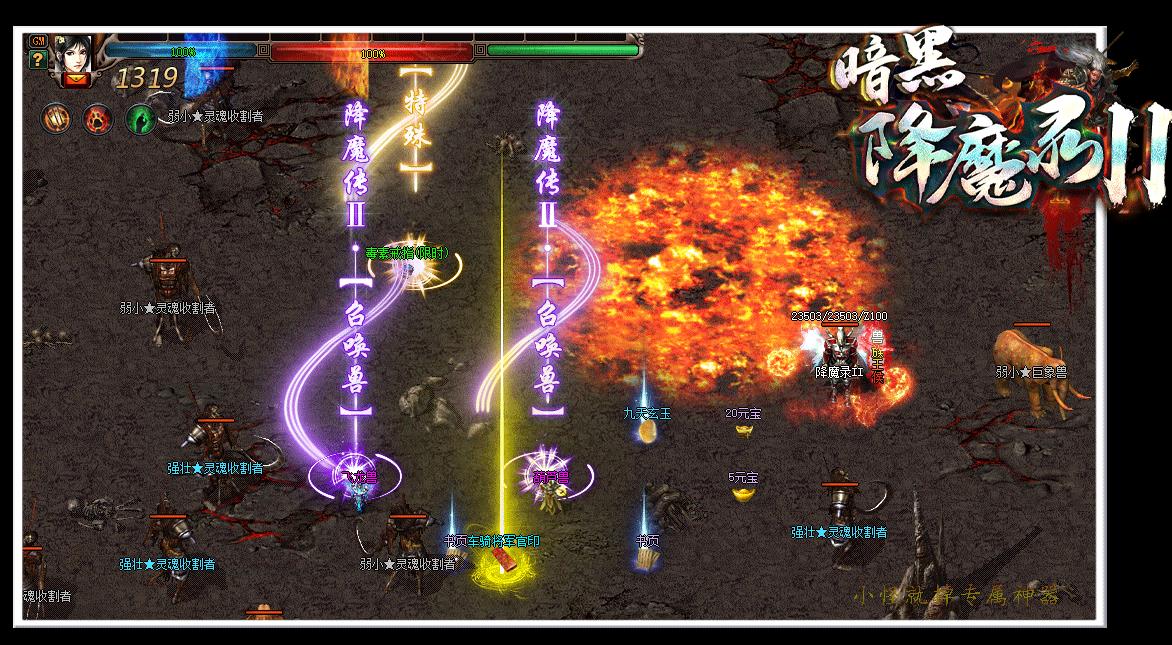Activate the green hand icon
The height and width of the screenshot is (645, 1172).
coord(141,119)
